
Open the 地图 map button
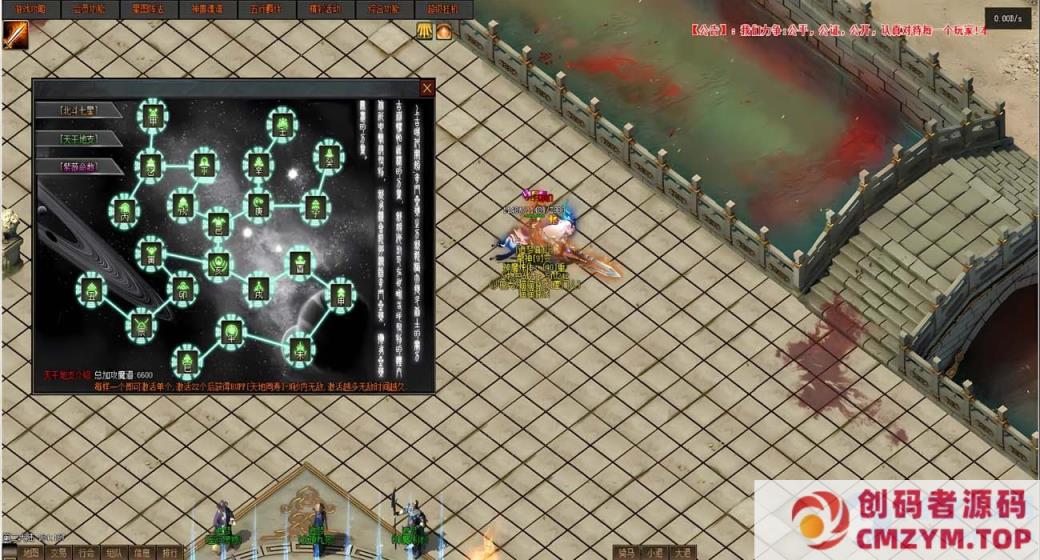coord(31,552)
